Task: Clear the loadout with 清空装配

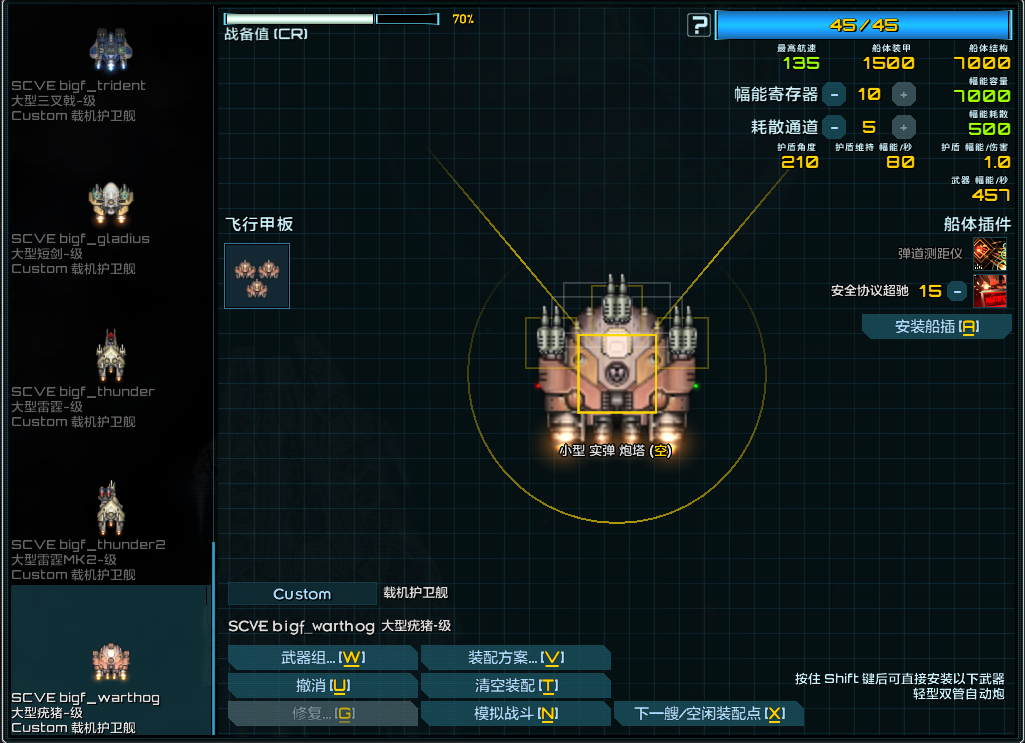Action: pos(516,686)
